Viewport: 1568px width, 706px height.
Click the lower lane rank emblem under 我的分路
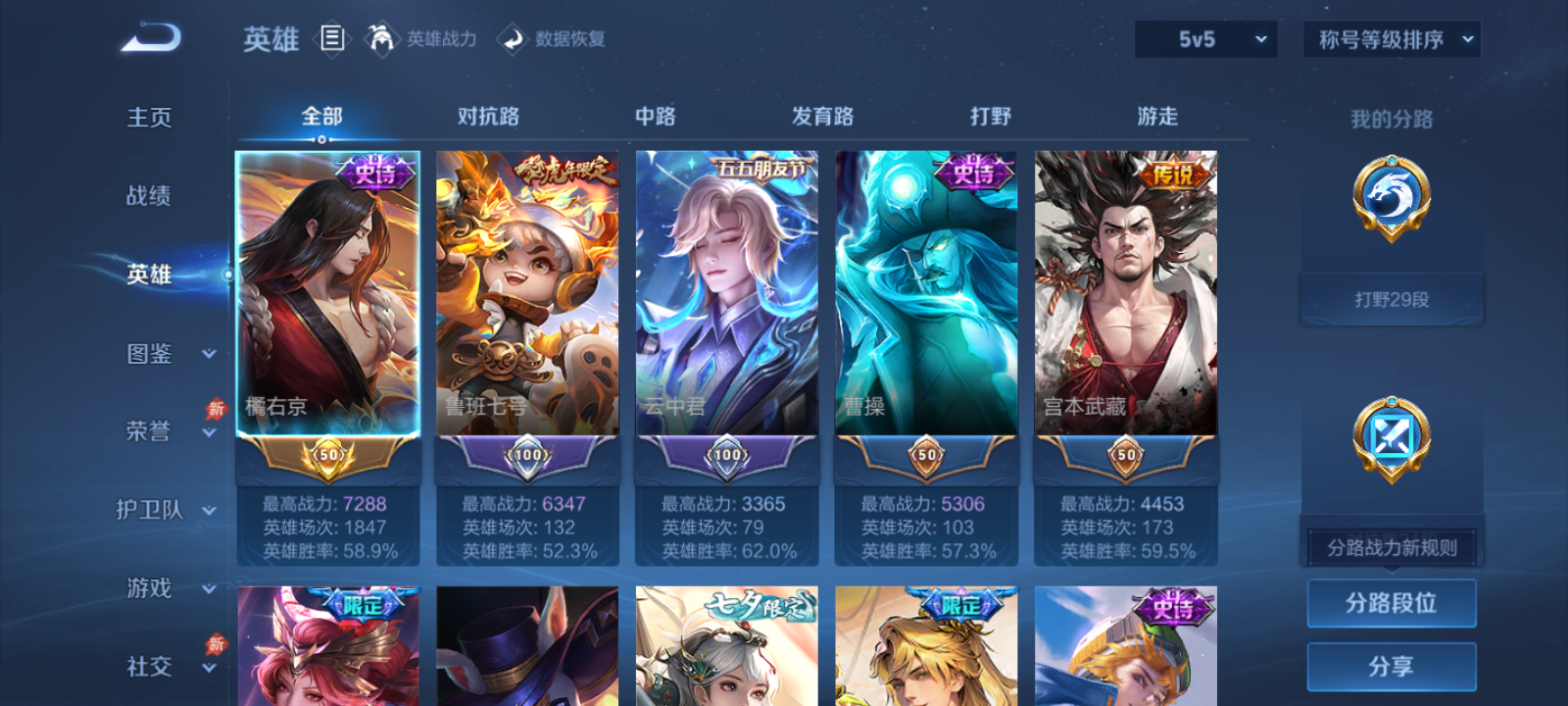coord(1391,437)
